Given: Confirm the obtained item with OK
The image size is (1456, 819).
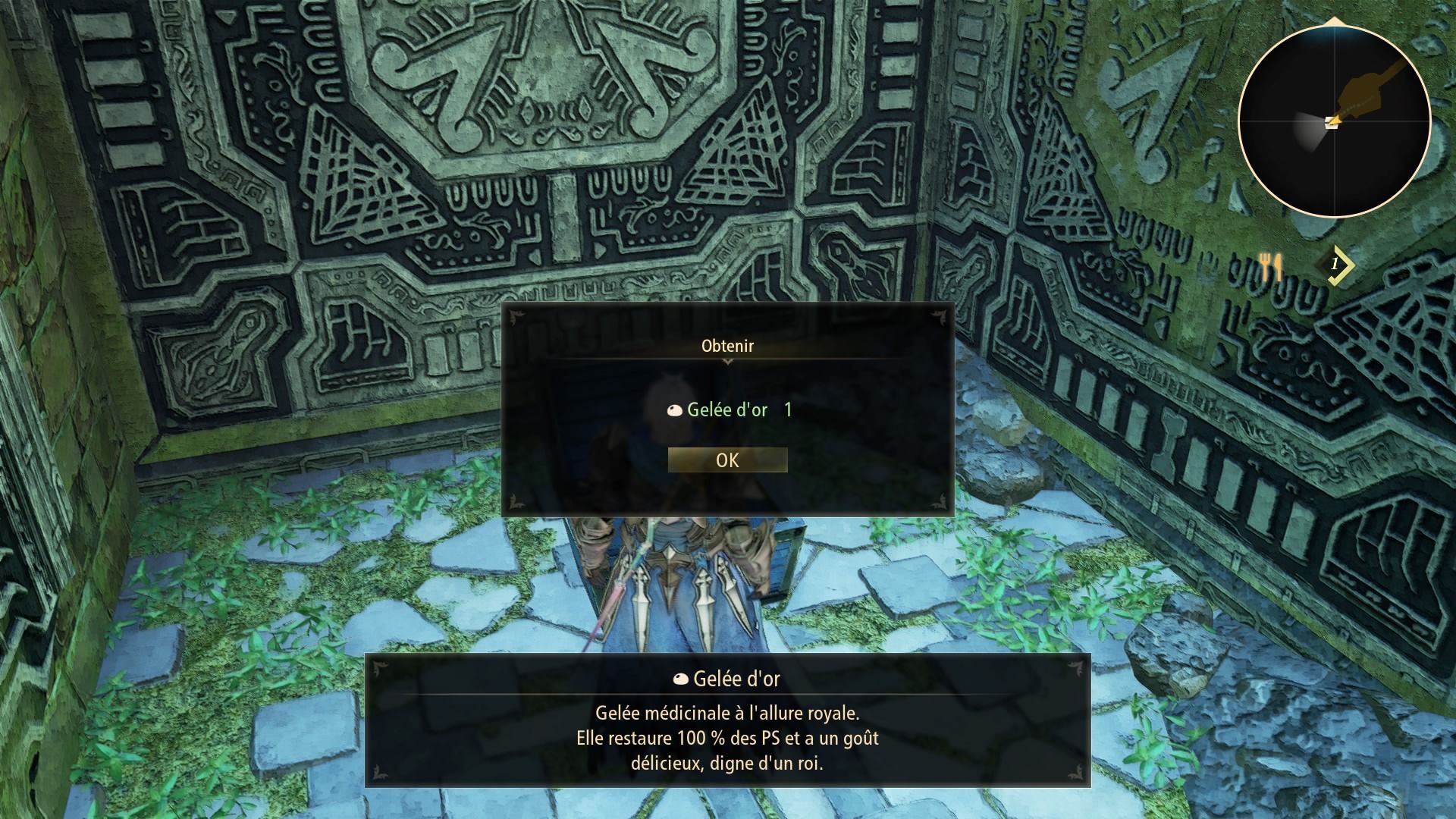Looking at the screenshot, I should (x=727, y=460).
